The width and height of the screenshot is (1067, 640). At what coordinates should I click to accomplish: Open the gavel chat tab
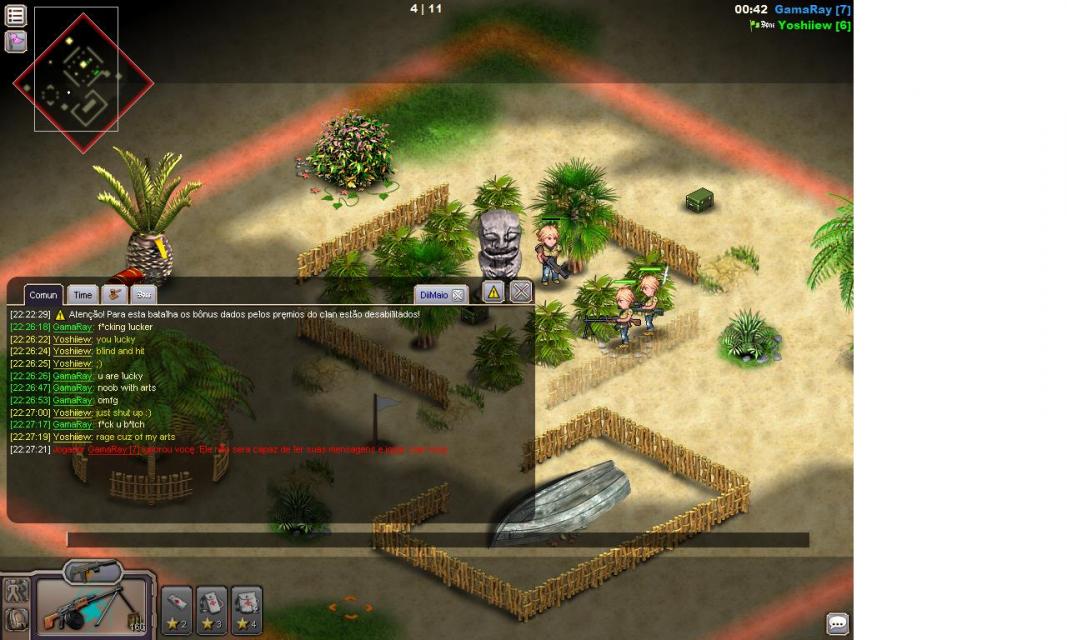[x=113, y=295]
